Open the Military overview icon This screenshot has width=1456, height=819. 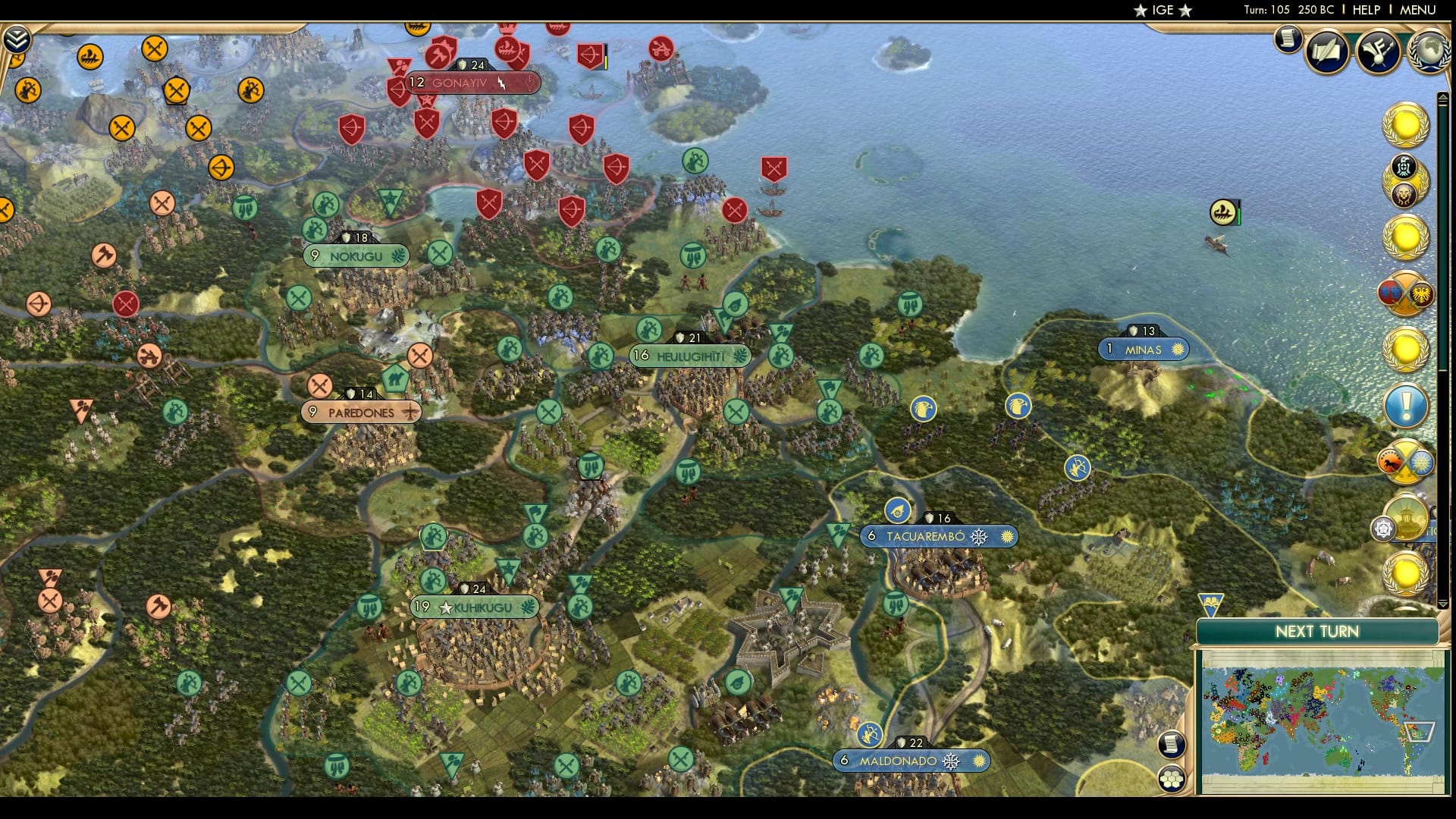[x=1379, y=52]
